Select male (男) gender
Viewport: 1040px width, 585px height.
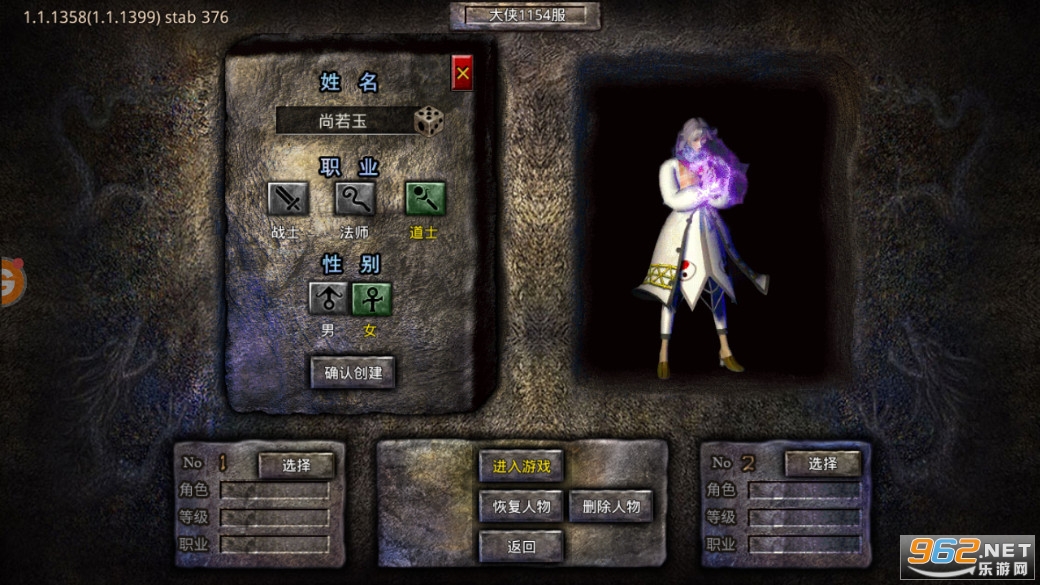click(327, 298)
